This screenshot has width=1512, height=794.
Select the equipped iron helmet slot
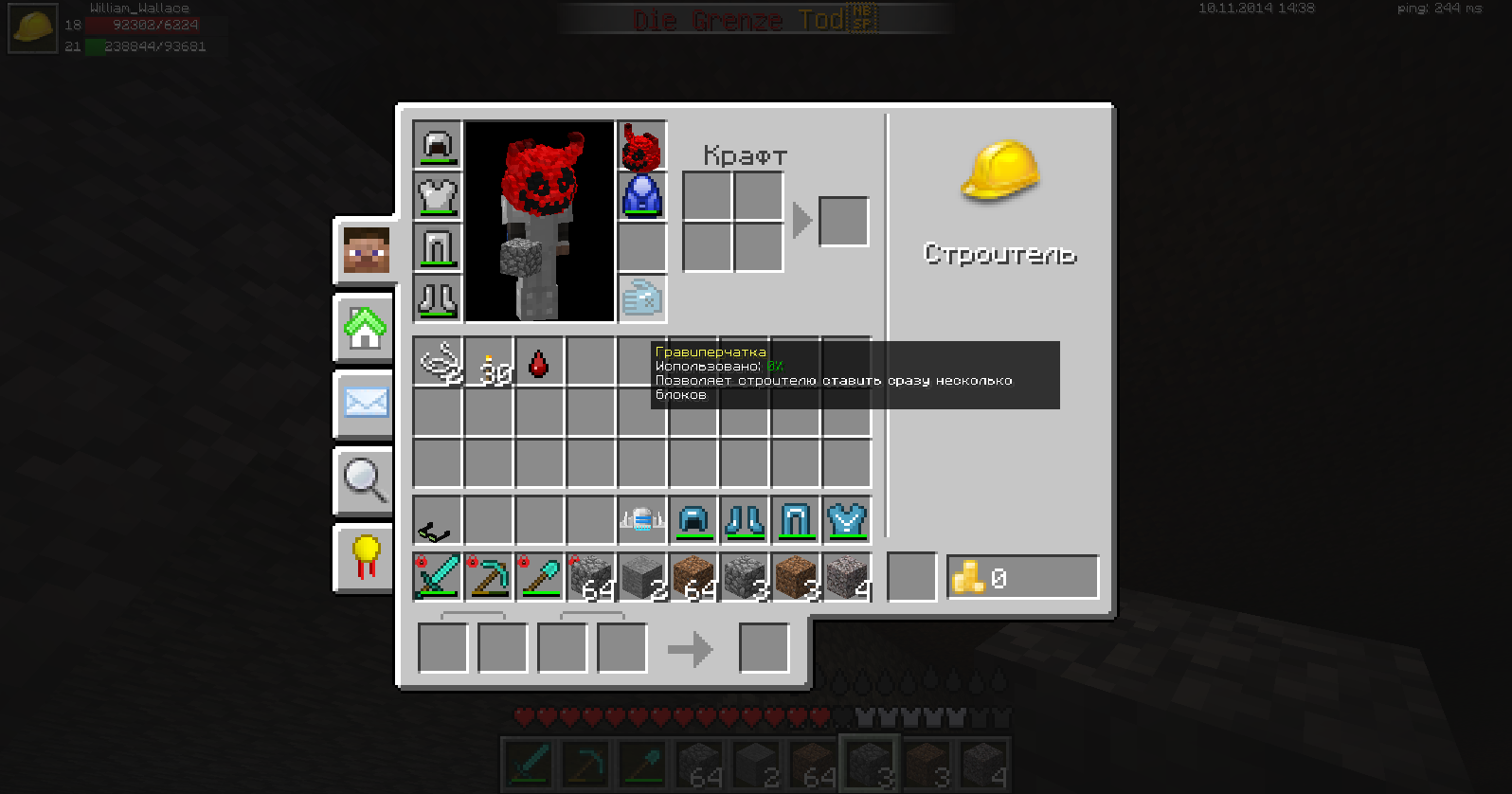point(438,146)
